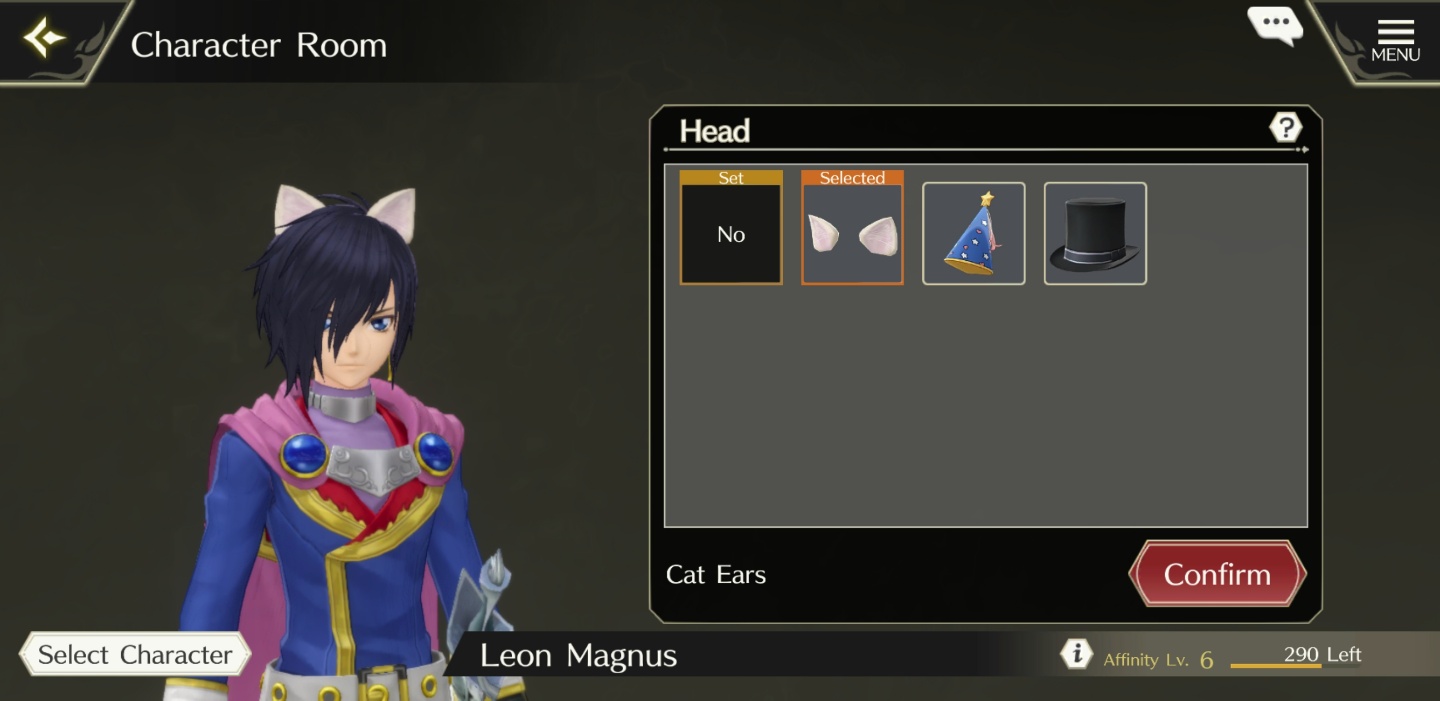Open the Select Character button
The height and width of the screenshot is (701, 1440).
(x=135, y=655)
